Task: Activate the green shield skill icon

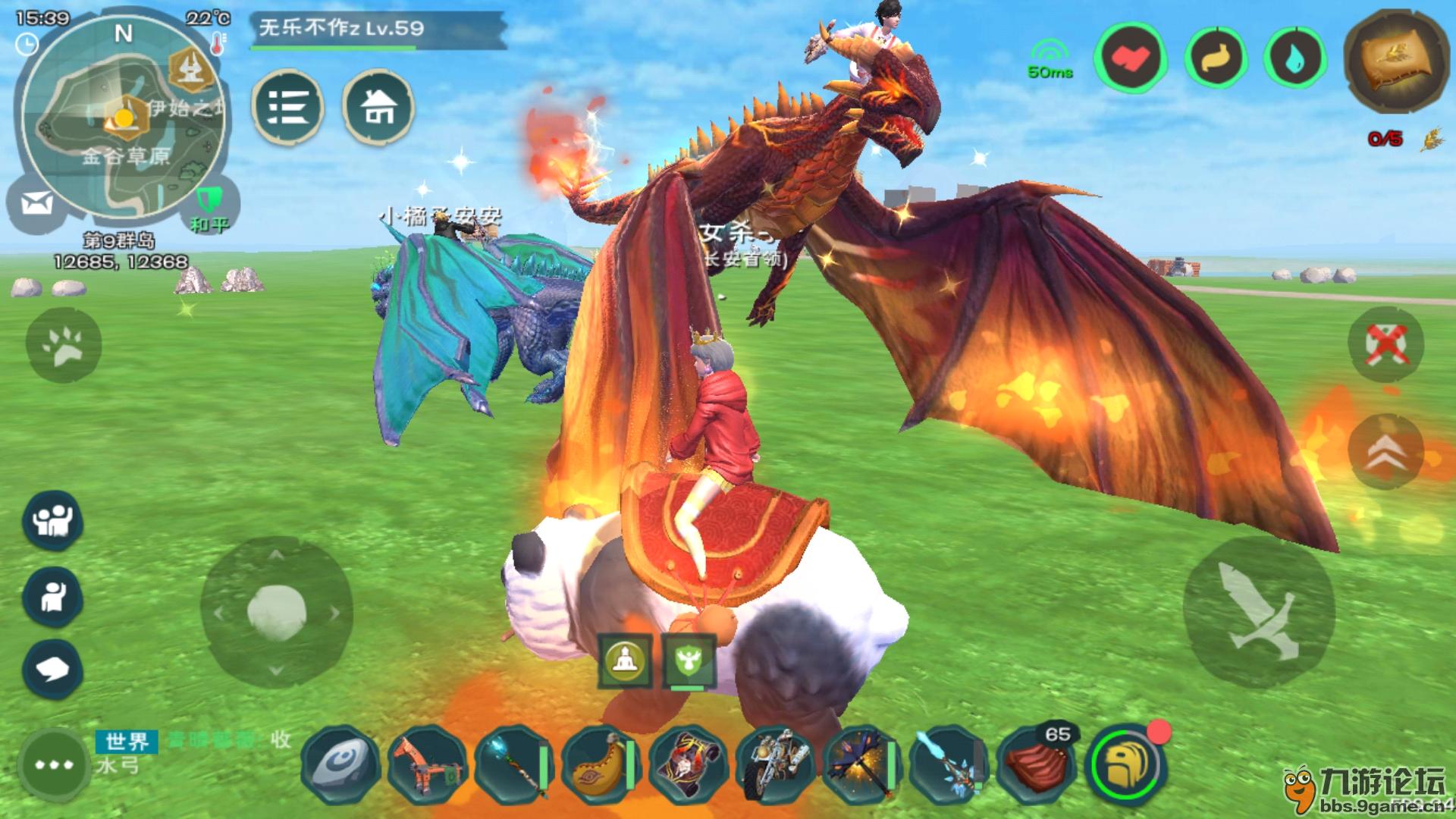Action: click(x=689, y=660)
